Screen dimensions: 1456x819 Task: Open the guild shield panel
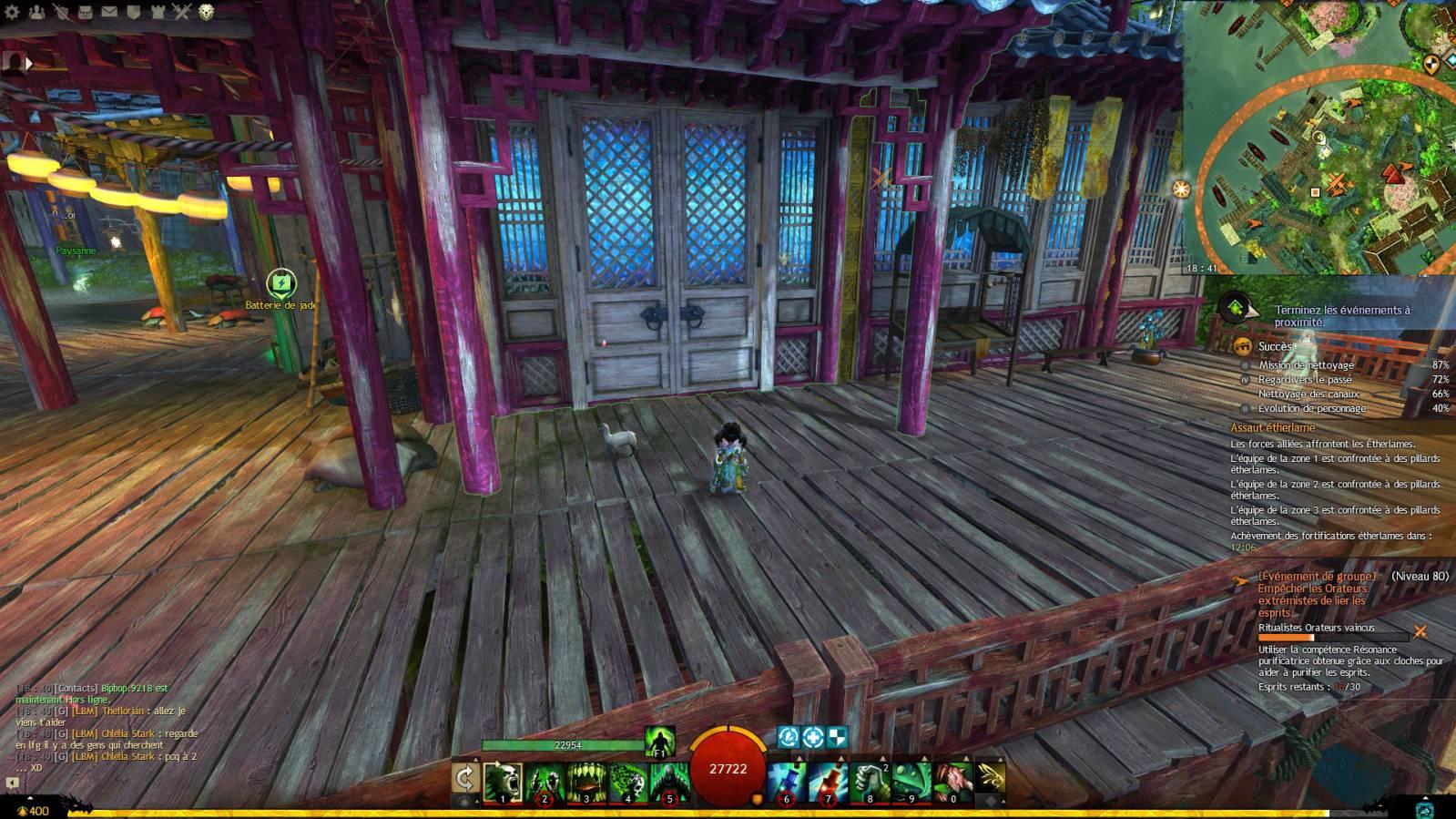coord(133,12)
